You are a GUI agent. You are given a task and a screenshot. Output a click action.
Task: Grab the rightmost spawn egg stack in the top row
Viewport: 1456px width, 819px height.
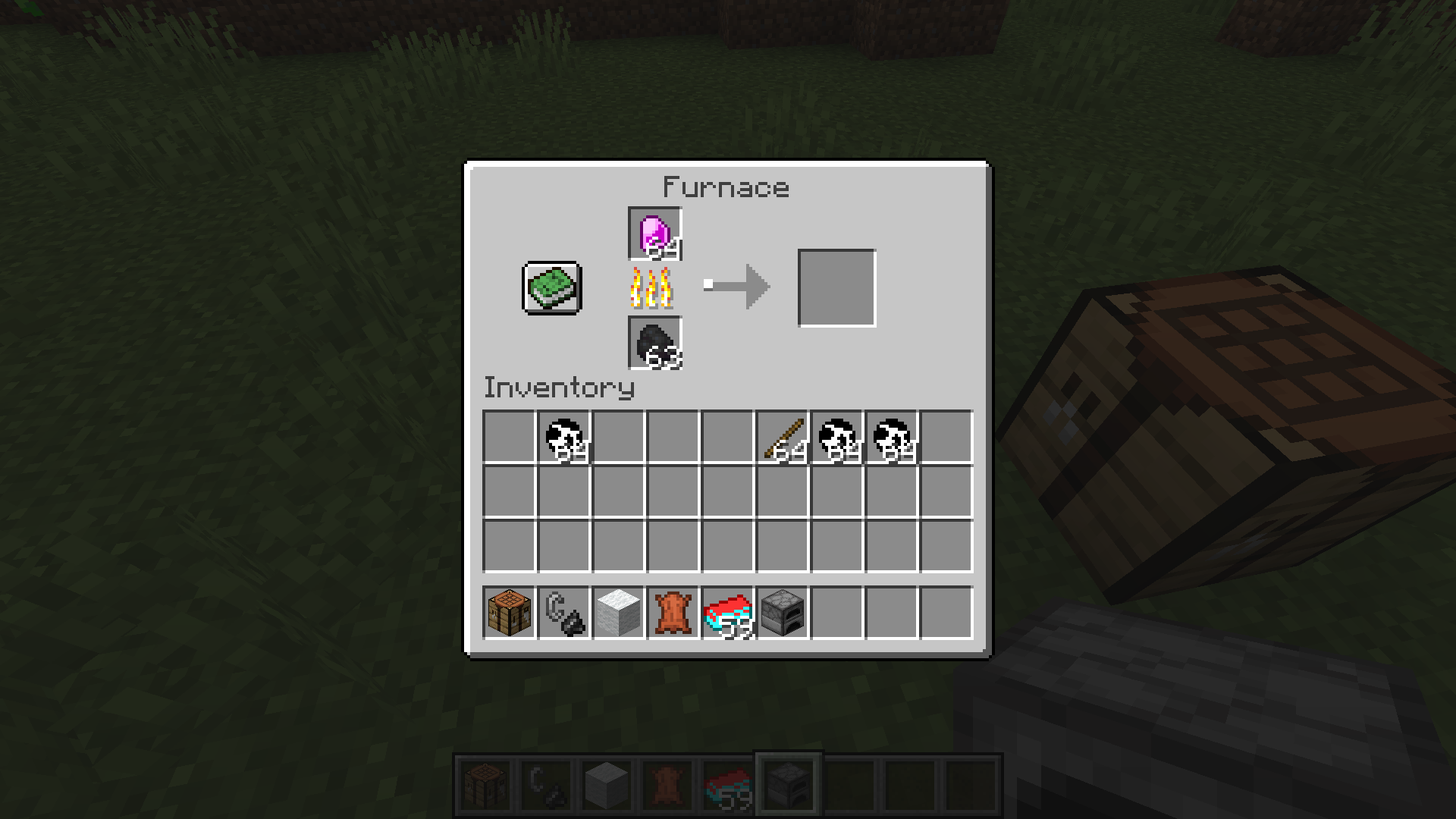coord(893,438)
